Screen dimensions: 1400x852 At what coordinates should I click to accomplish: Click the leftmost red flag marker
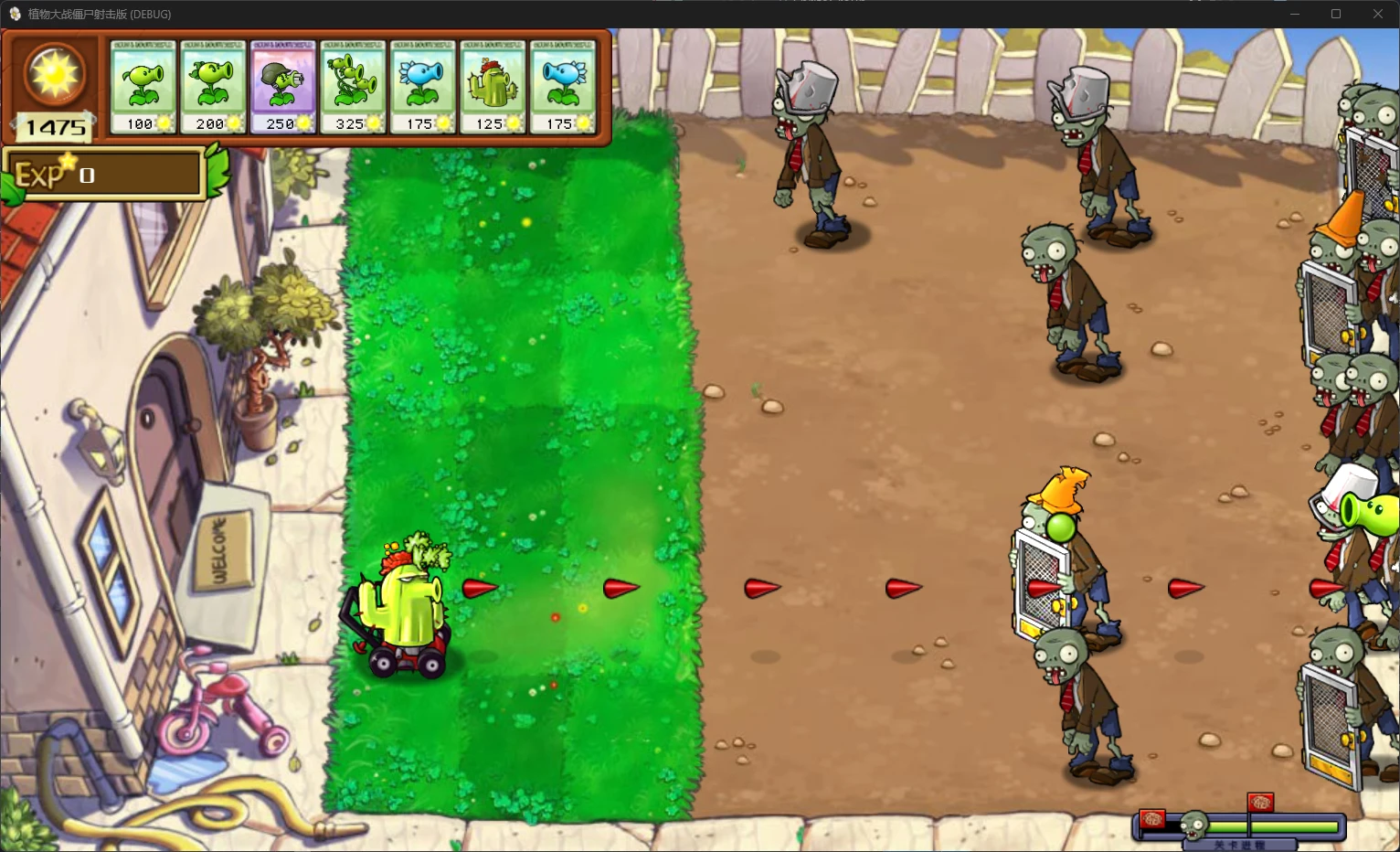tap(1152, 819)
